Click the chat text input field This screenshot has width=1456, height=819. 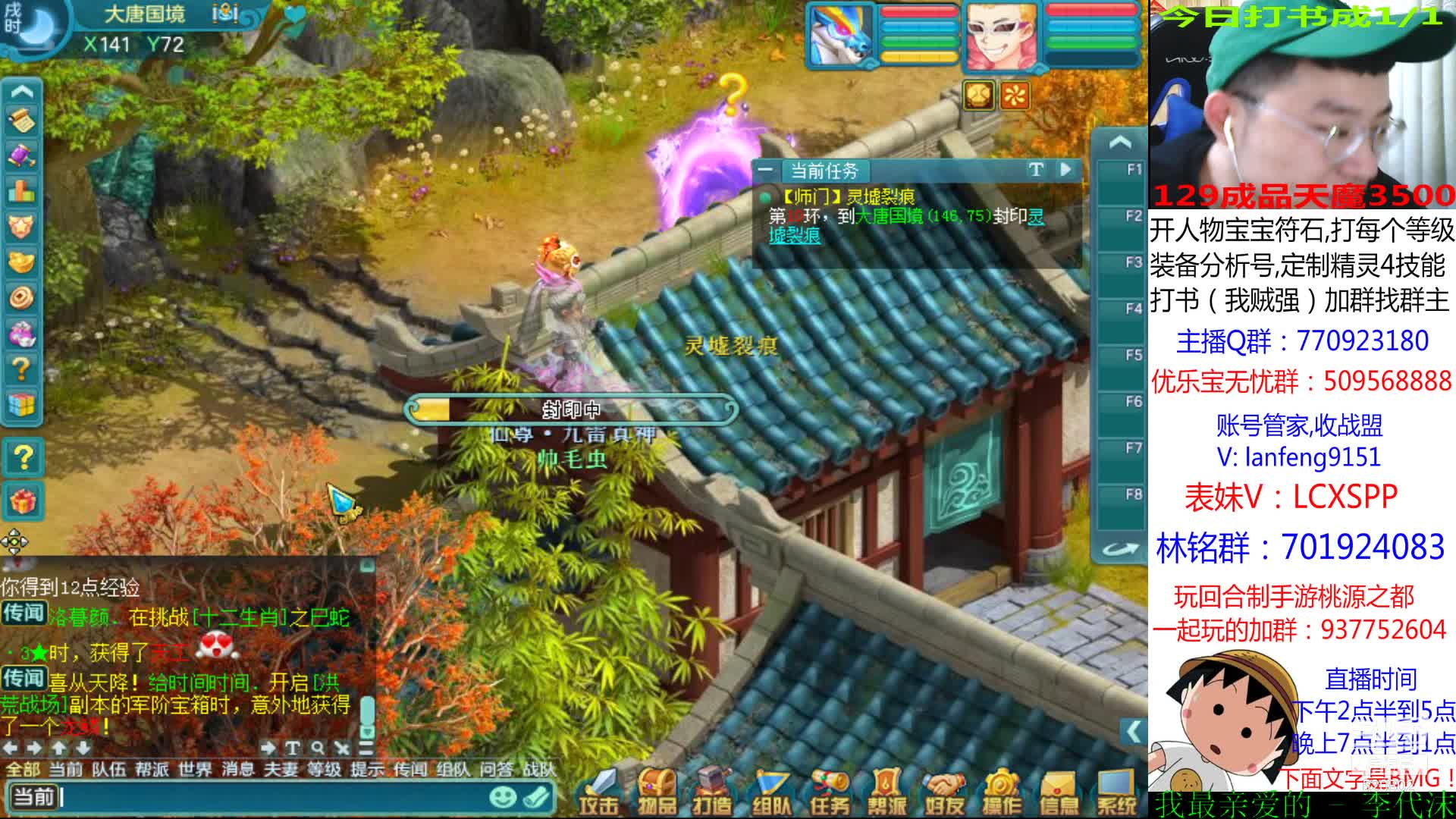(x=273, y=797)
